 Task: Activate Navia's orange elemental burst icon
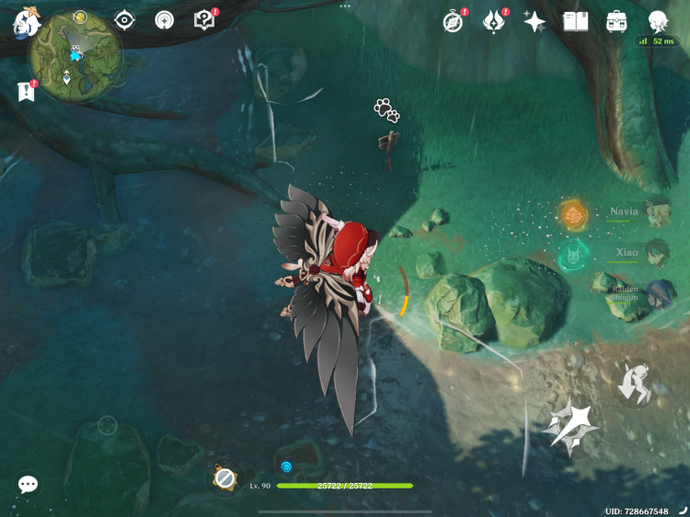573,213
